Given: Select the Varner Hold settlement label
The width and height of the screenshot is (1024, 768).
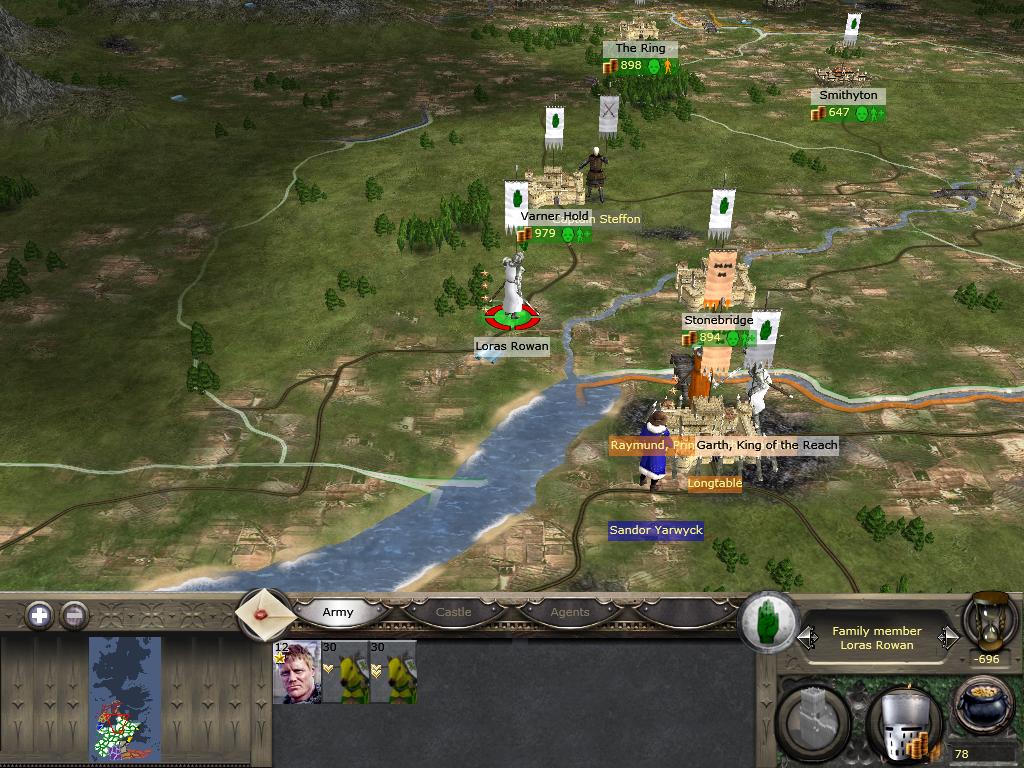Looking at the screenshot, I should pos(554,216).
